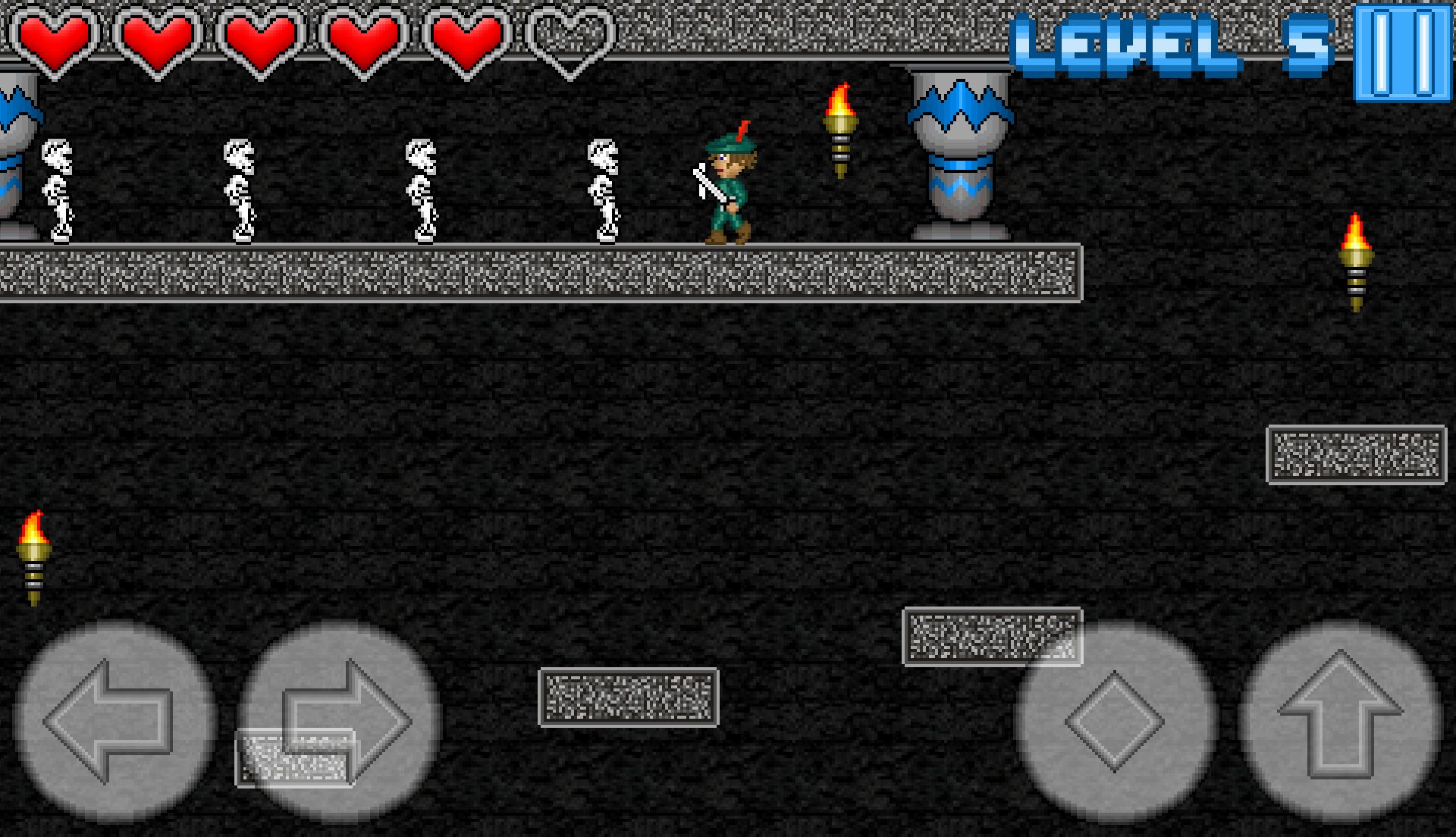Select the leftmost skeleton on the platform
Image resolution: width=1456 pixels, height=837 pixels.
(57, 190)
